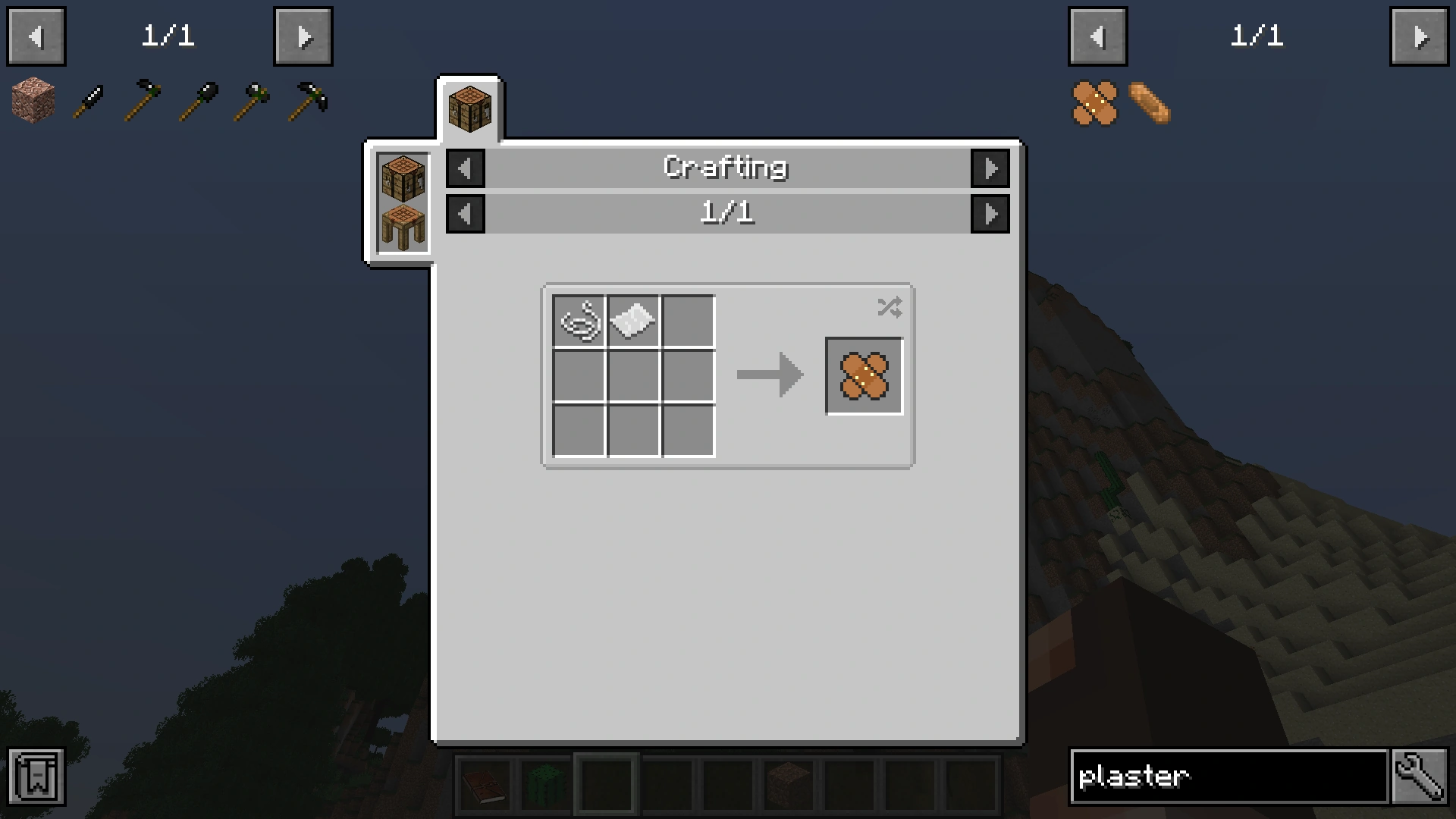This screenshot has width=1456, height=819.
Task: Select the plaster output item of the recipe
Action: 864,375
